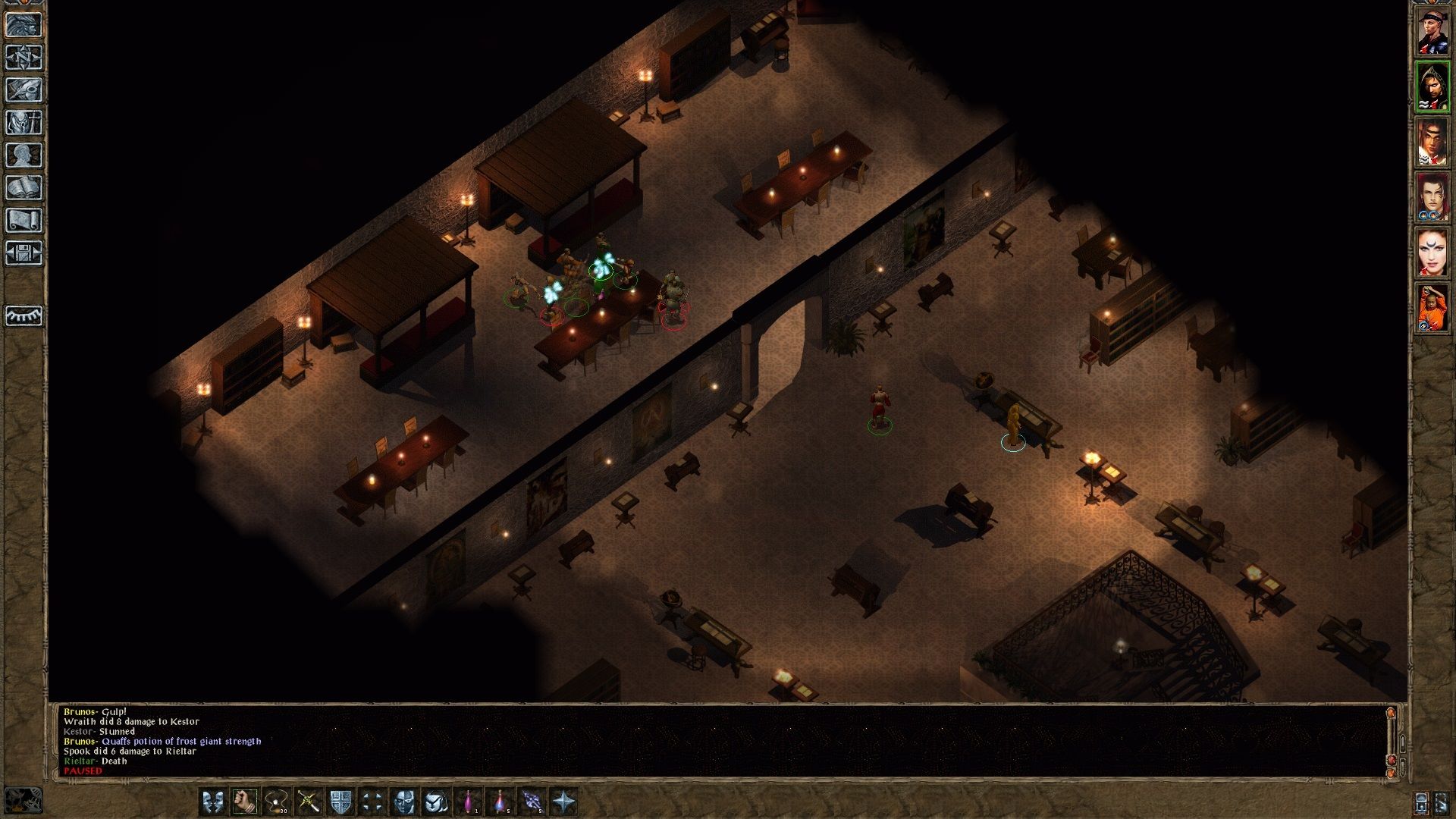Use the purple potion quick item

coord(469,802)
